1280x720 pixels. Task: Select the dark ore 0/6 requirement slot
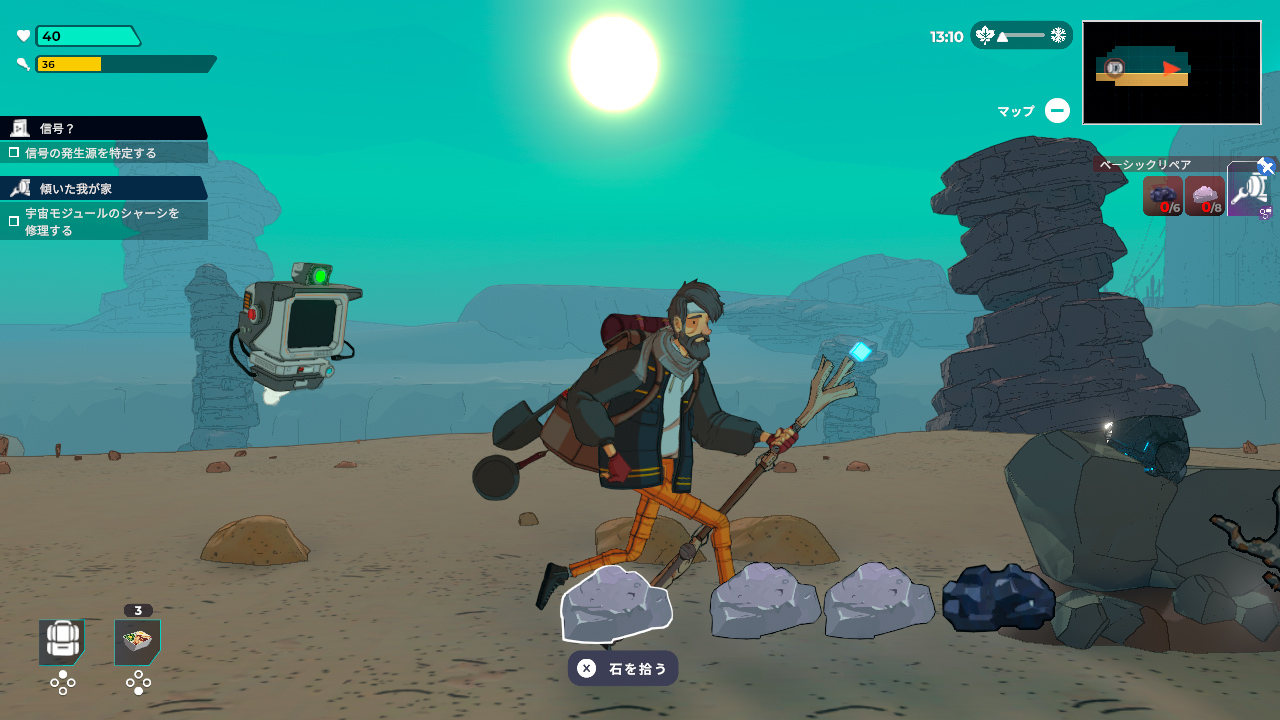(1163, 196)
